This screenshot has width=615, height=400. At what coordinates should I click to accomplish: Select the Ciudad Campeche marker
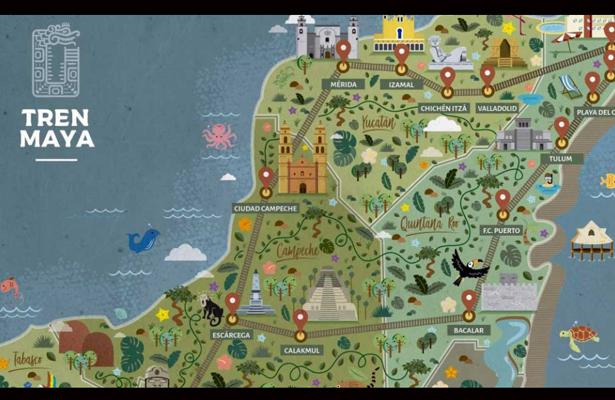click(266, 177)
